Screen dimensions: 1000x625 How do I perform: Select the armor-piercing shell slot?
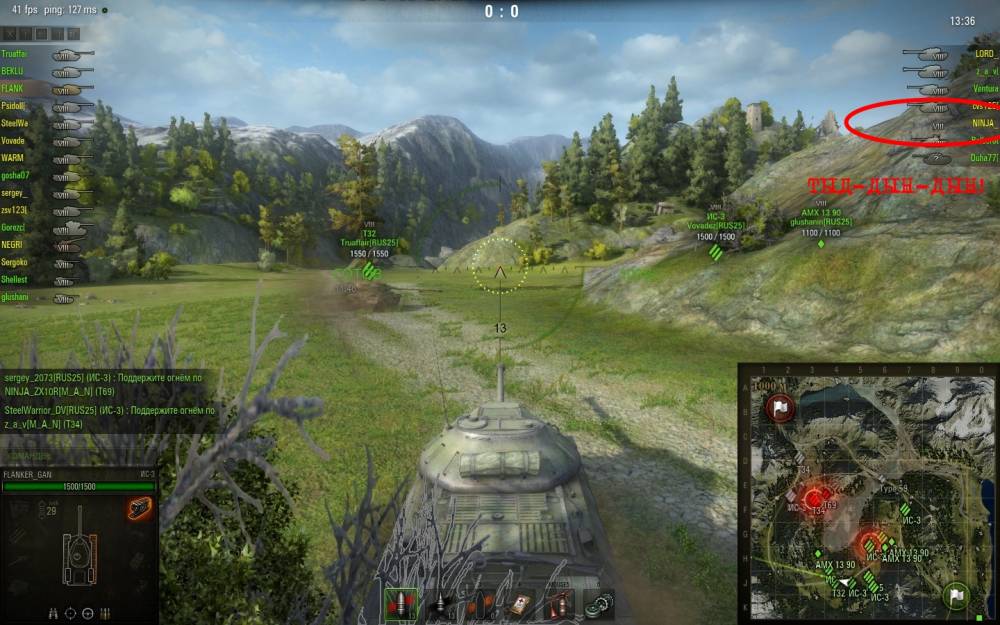coord(399,603)
